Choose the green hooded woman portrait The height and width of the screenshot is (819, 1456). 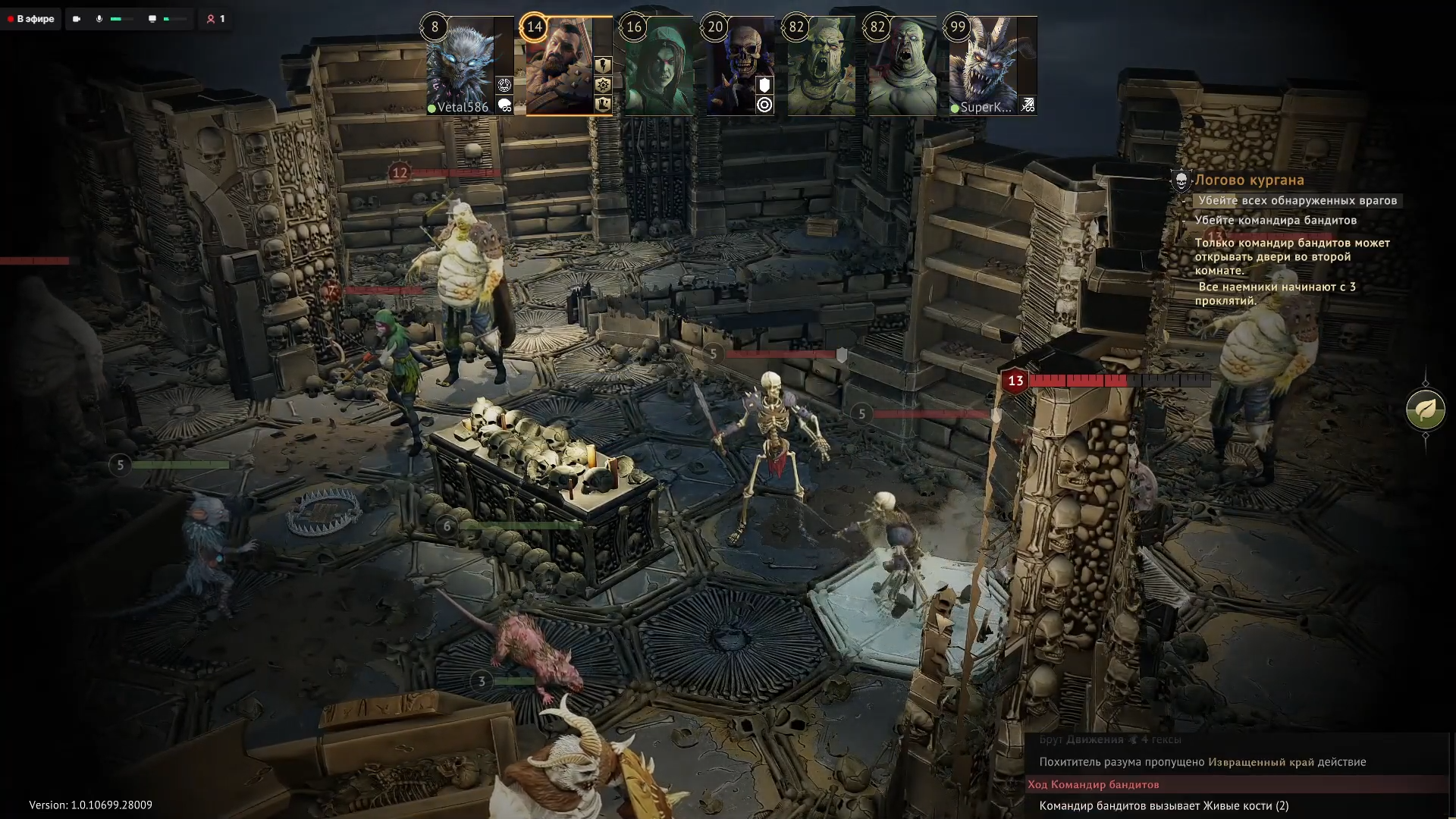658,66
